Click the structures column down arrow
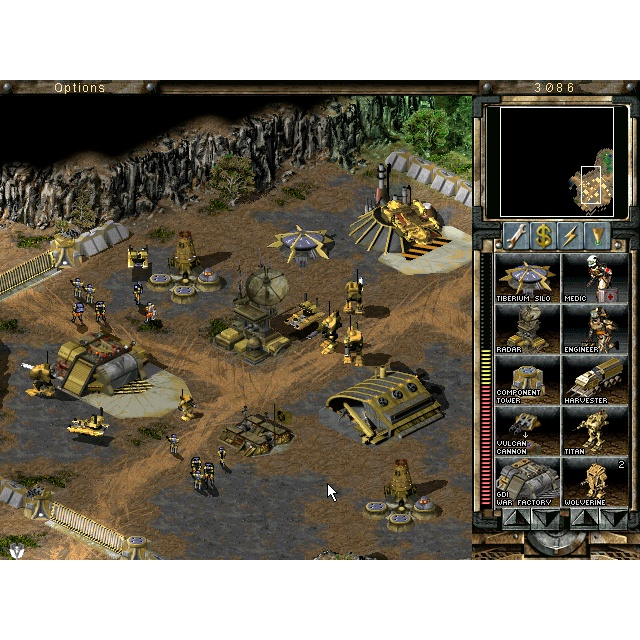The image size is (640, 640). tap(545, 518)
